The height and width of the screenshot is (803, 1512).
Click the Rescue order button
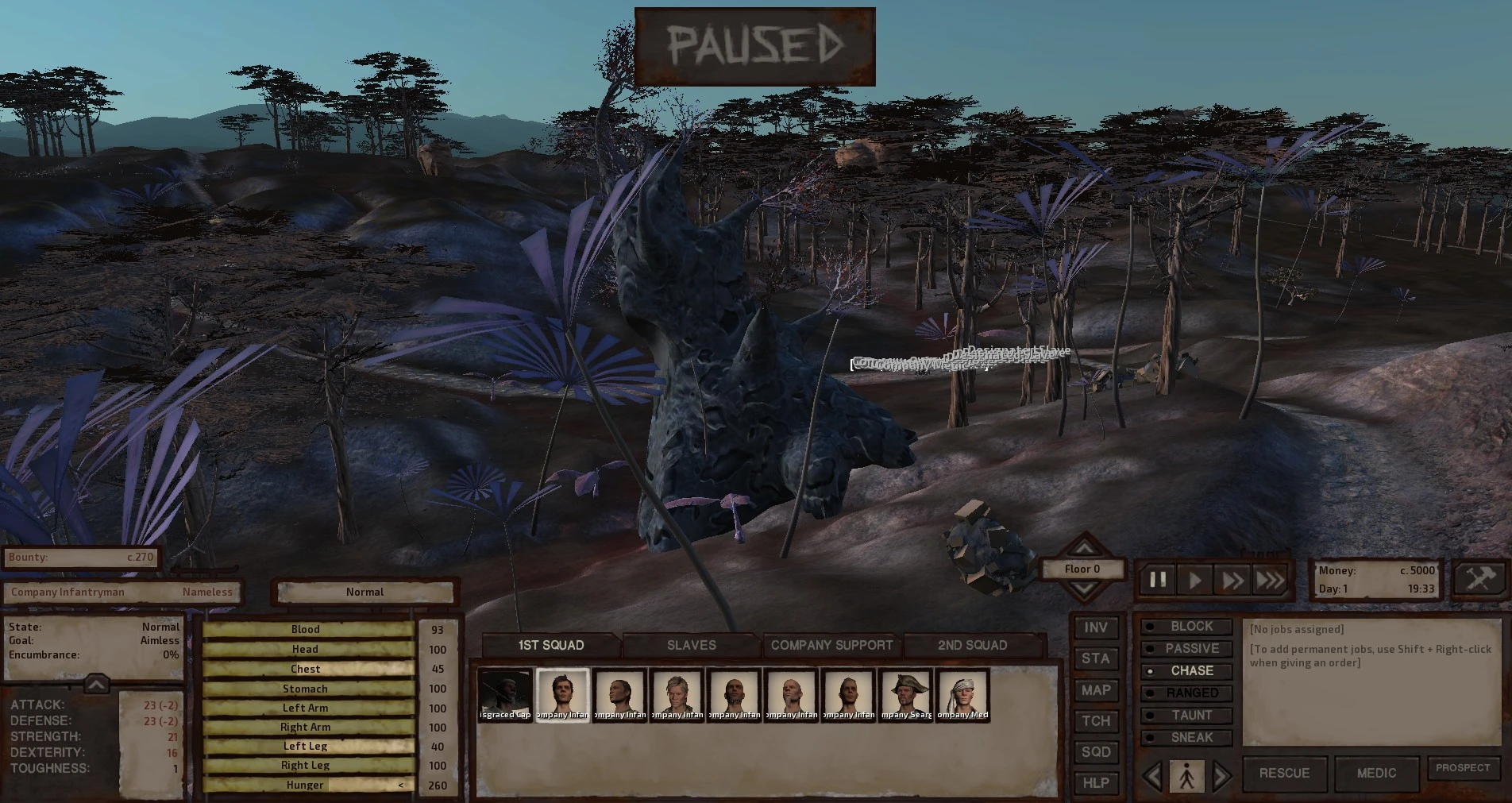[1284, 773]
